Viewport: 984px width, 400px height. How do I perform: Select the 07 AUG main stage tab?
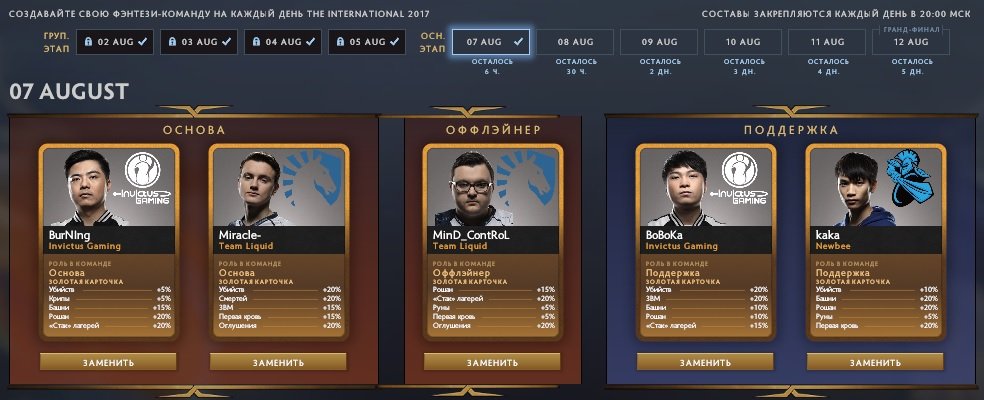[x=491, y=42]
